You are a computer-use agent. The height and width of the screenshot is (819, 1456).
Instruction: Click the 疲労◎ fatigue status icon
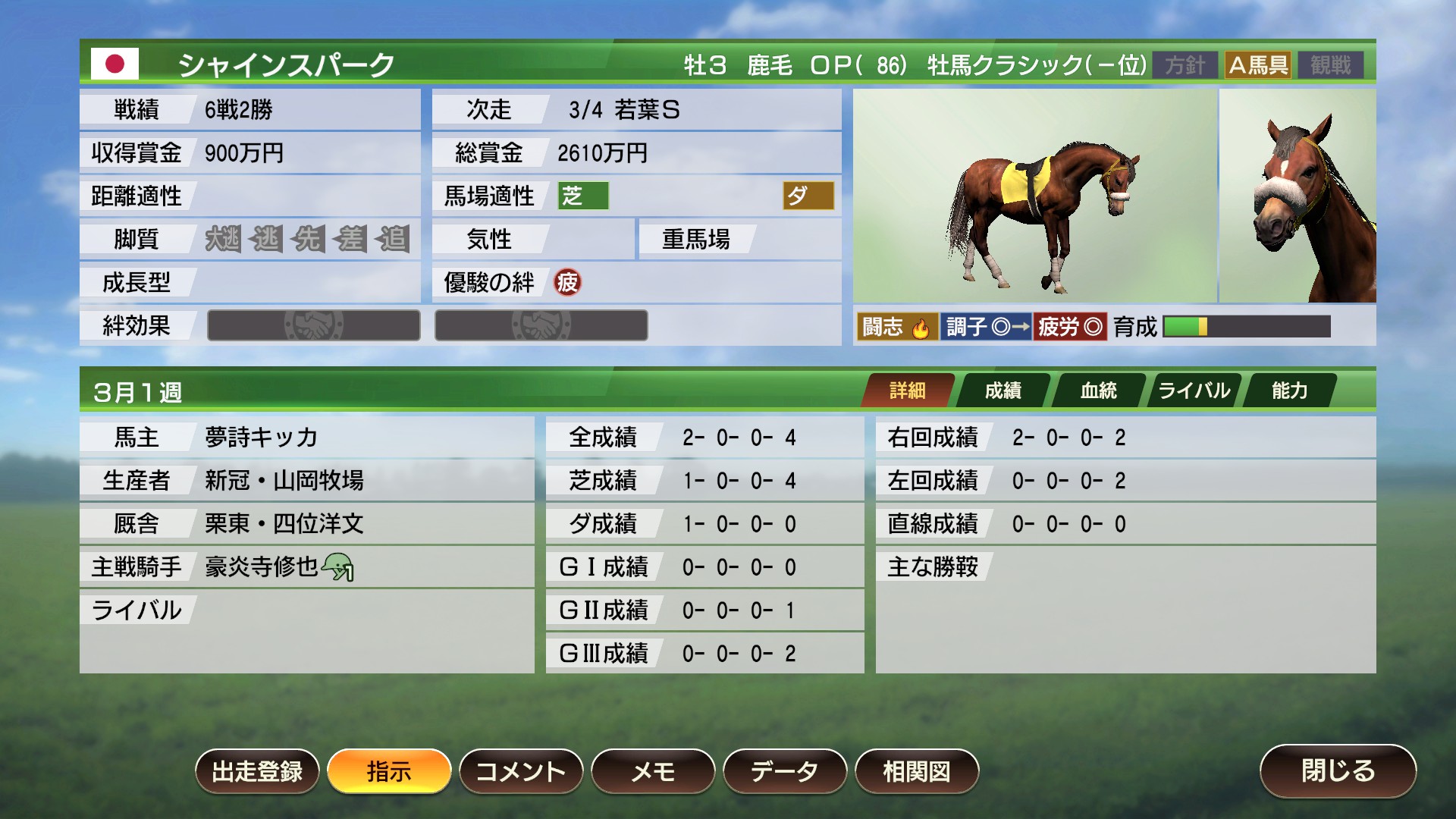coord(1070,327)
